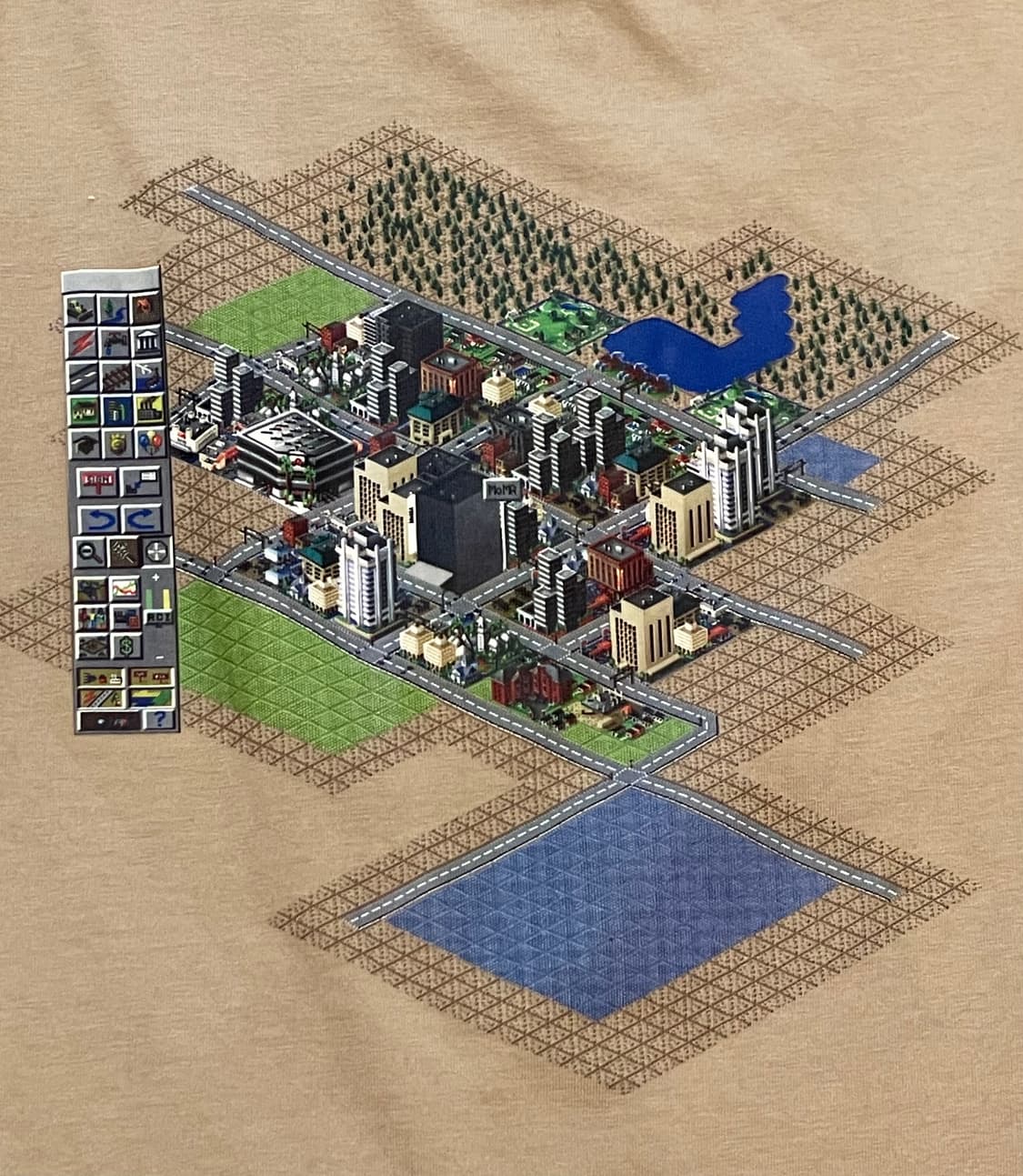Choose the landscape trees and water tool
Image resolution: width=1023 pixels, height=1176 pixels.
(114, 309)
